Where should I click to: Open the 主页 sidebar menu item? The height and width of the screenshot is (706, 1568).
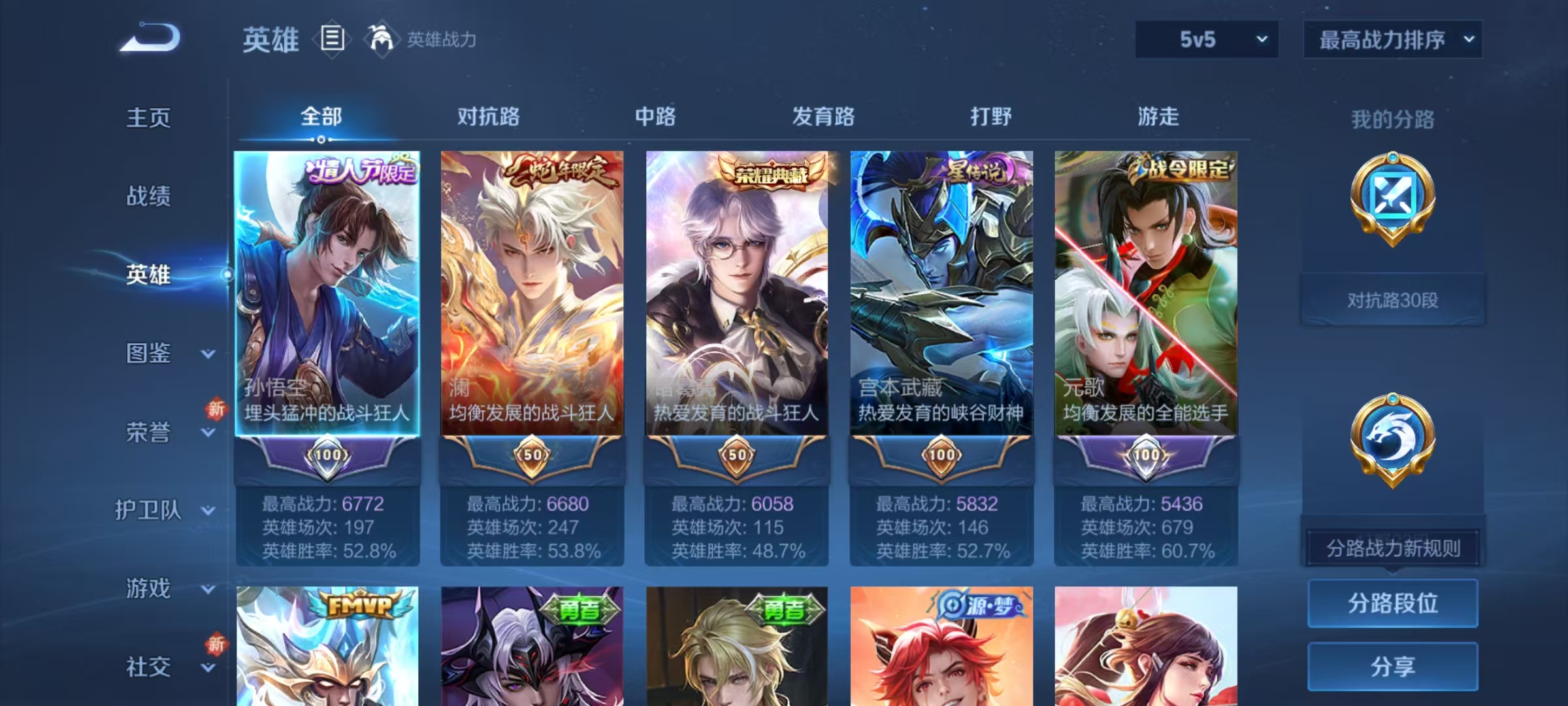coord(149,119)
